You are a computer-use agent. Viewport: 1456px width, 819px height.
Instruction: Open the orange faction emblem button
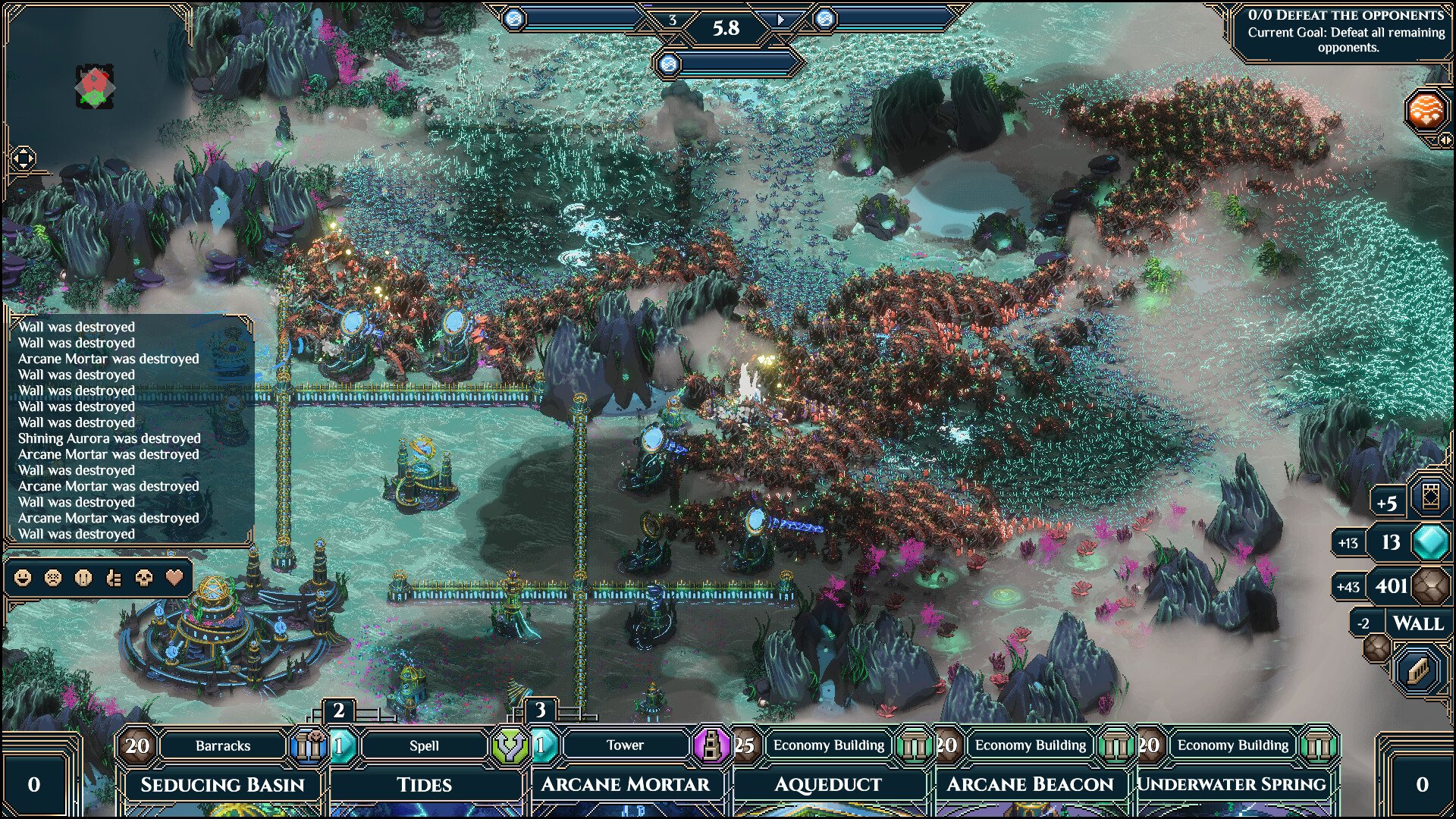tap(1425, 111)
